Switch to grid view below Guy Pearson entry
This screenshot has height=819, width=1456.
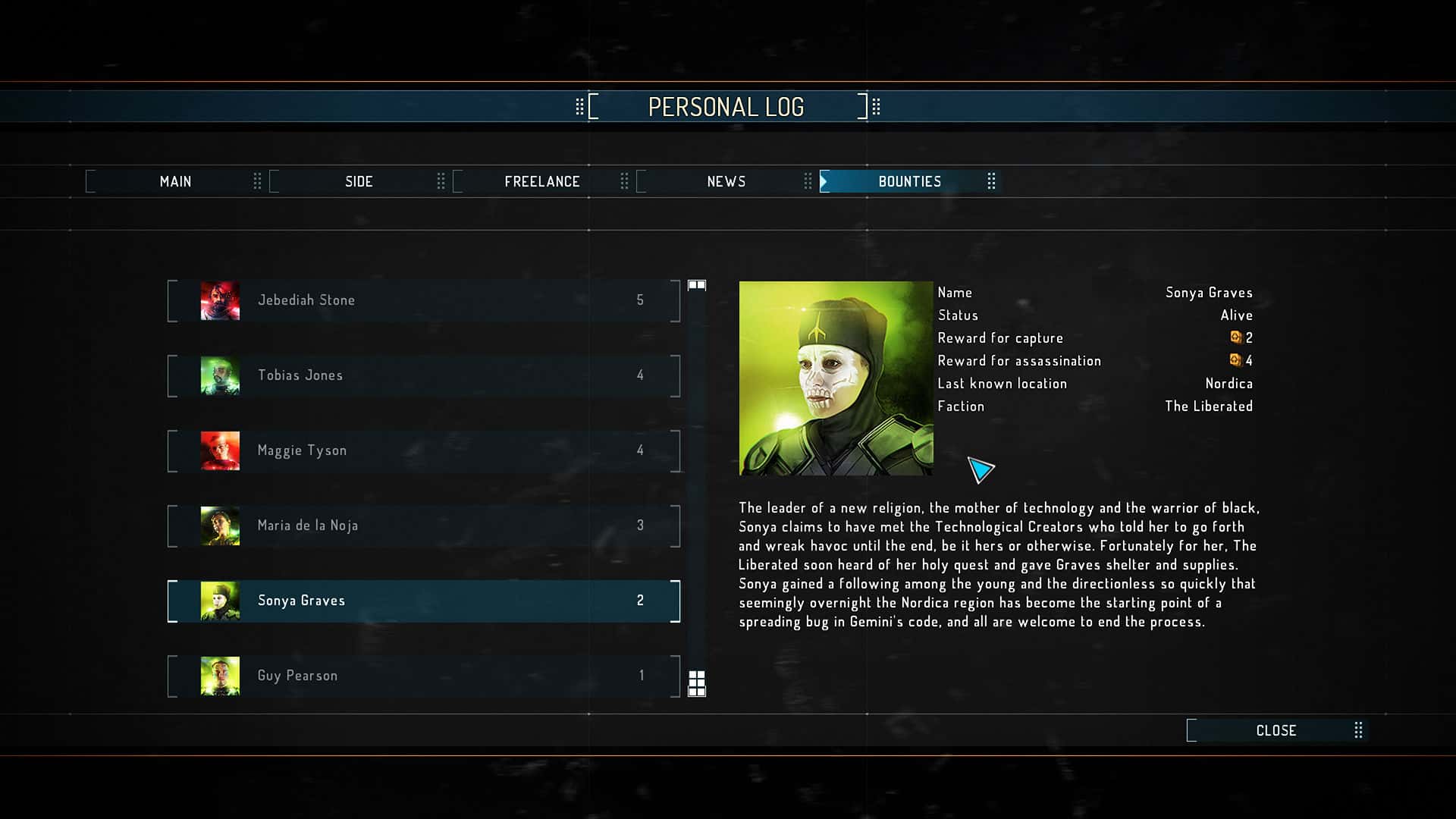697,685
